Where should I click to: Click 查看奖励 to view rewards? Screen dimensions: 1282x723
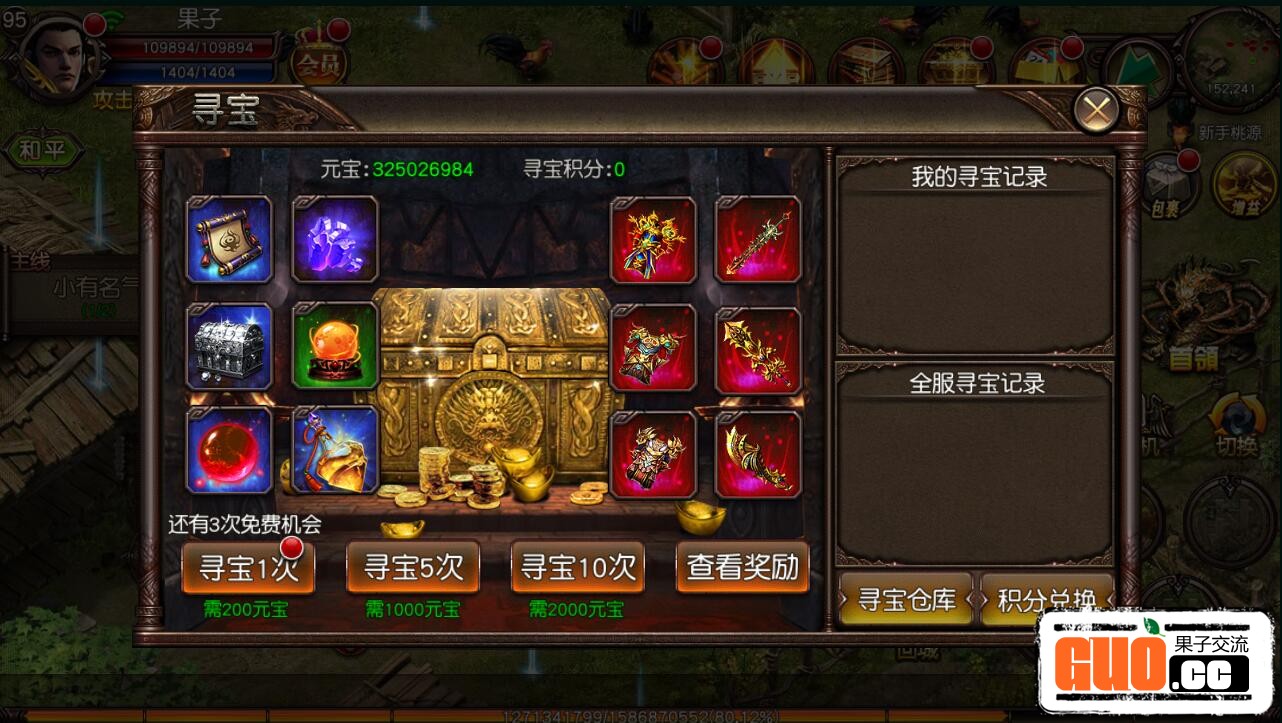click(x=744, y=567)
